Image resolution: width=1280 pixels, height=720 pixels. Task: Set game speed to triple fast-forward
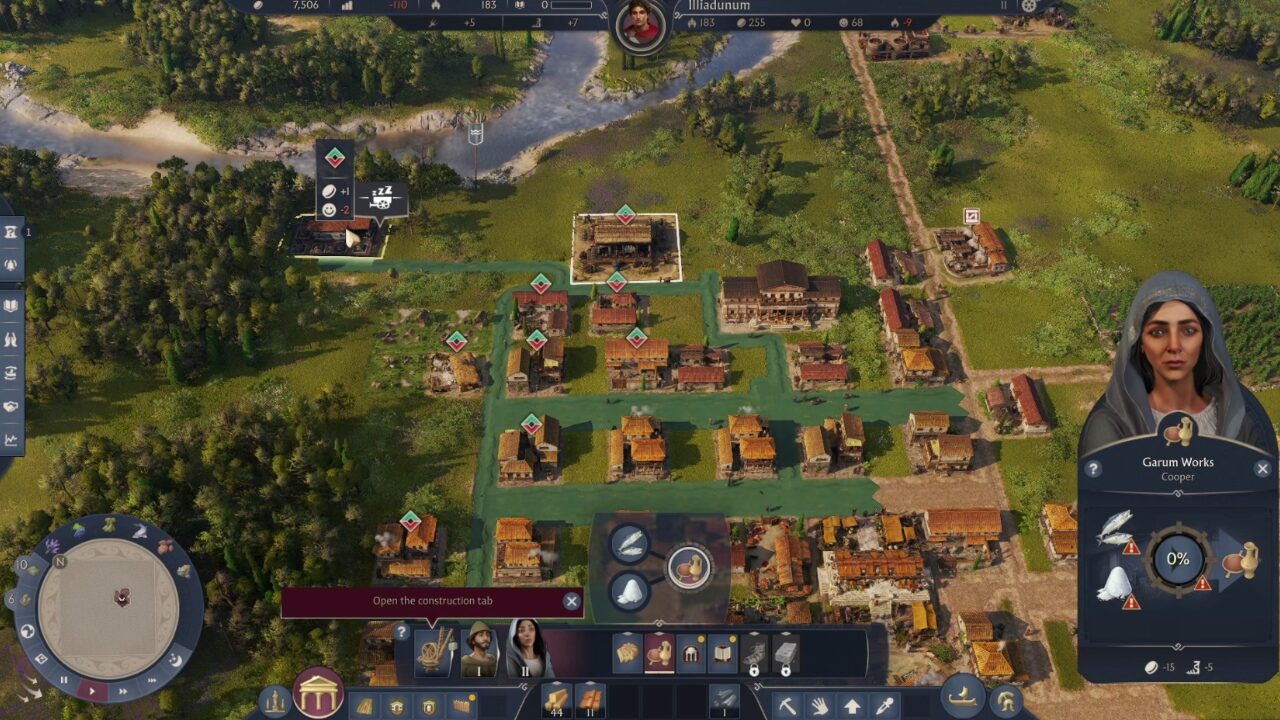(x=153, y=680)
